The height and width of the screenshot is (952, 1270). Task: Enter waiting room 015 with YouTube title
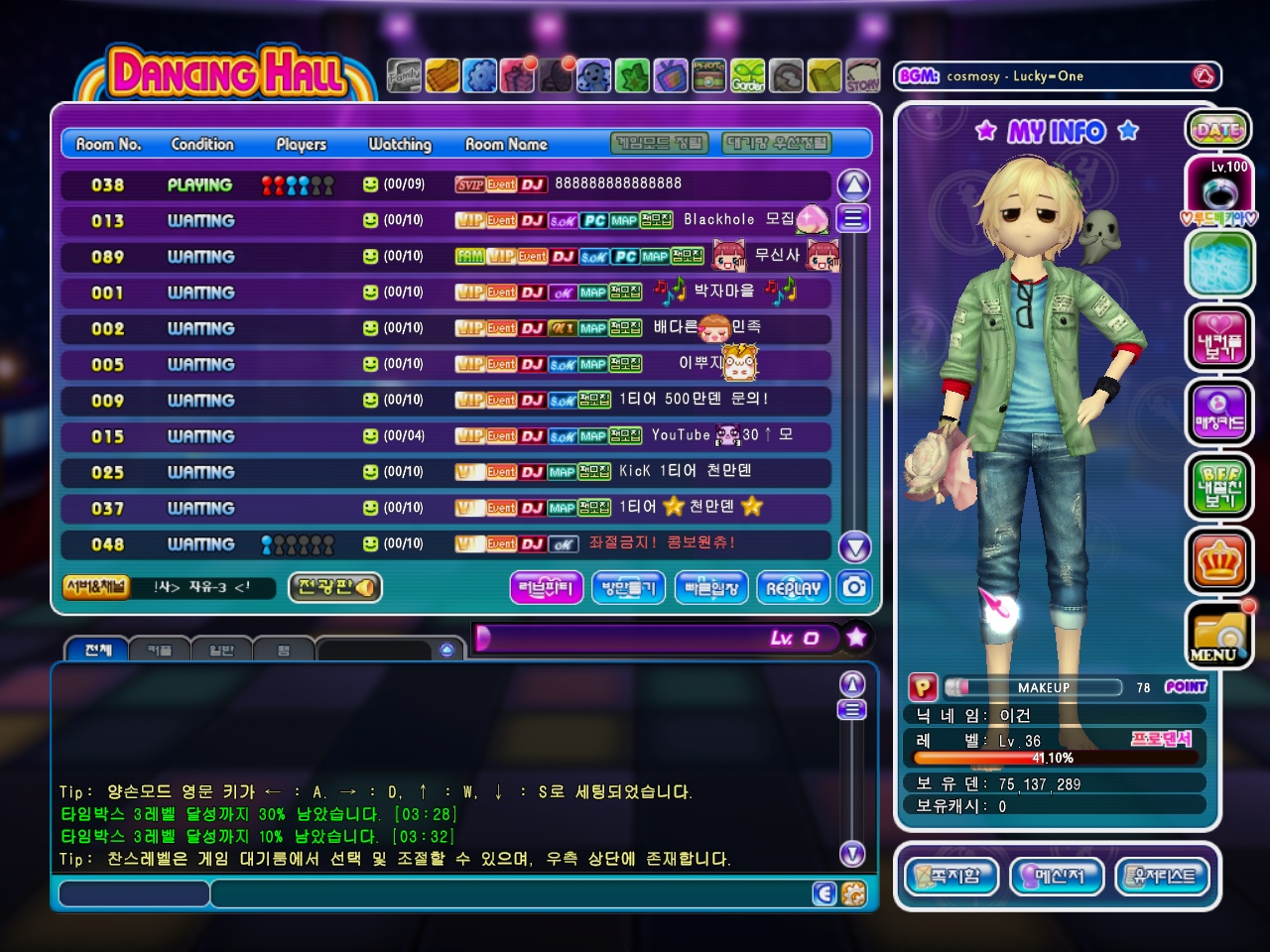click(x=444, y=436)
